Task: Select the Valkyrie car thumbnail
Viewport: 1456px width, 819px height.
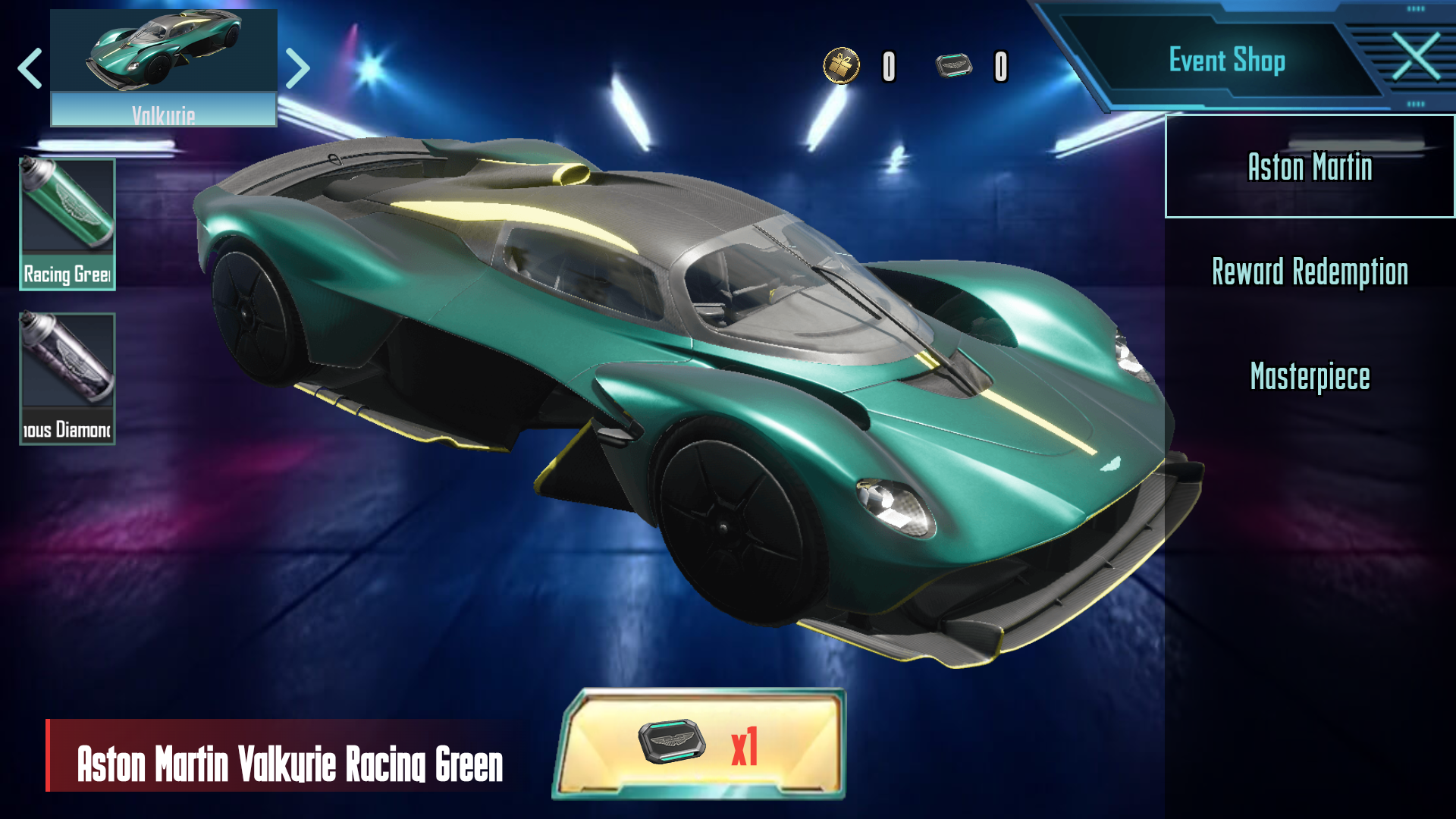Action: click(x=164, y=67)
